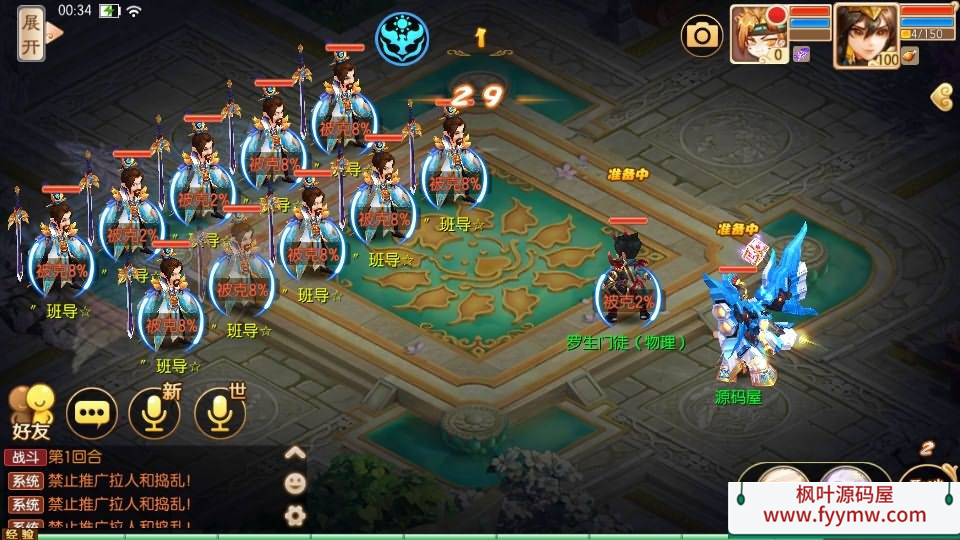
Task: Open the emoji smiley picker
Action: [x=295, y=484]
